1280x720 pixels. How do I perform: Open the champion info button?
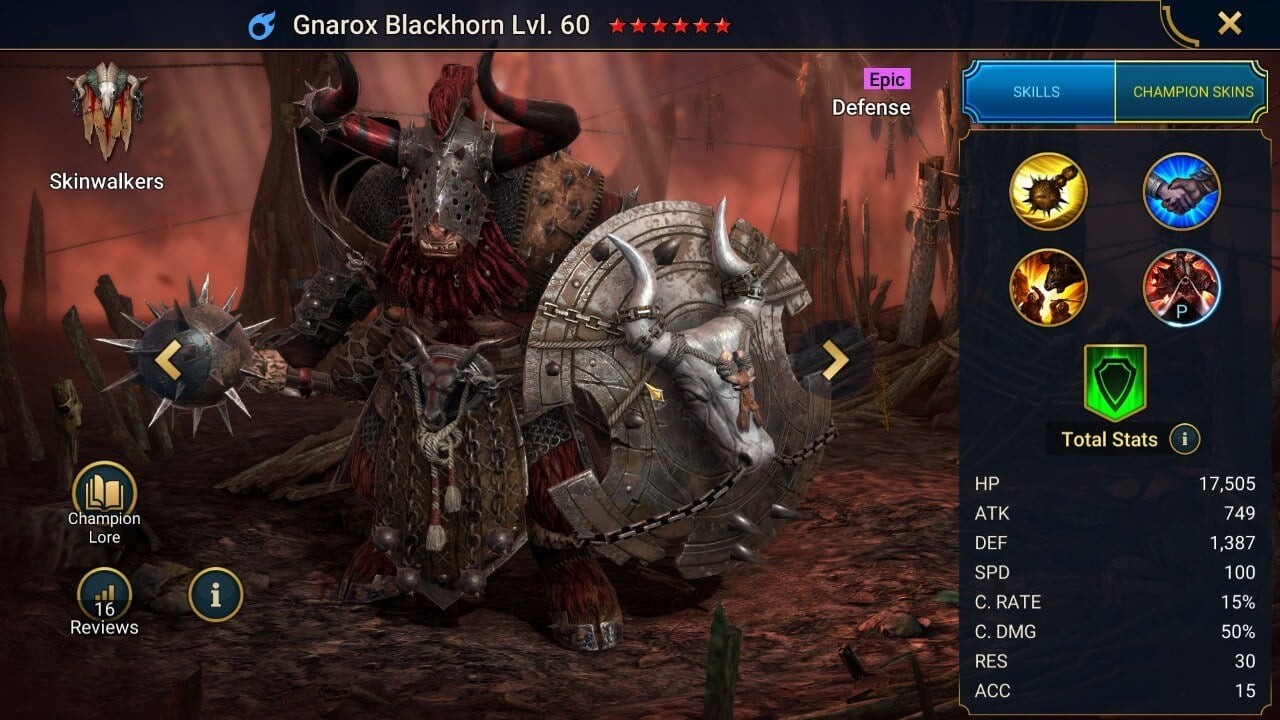(215, 595)
